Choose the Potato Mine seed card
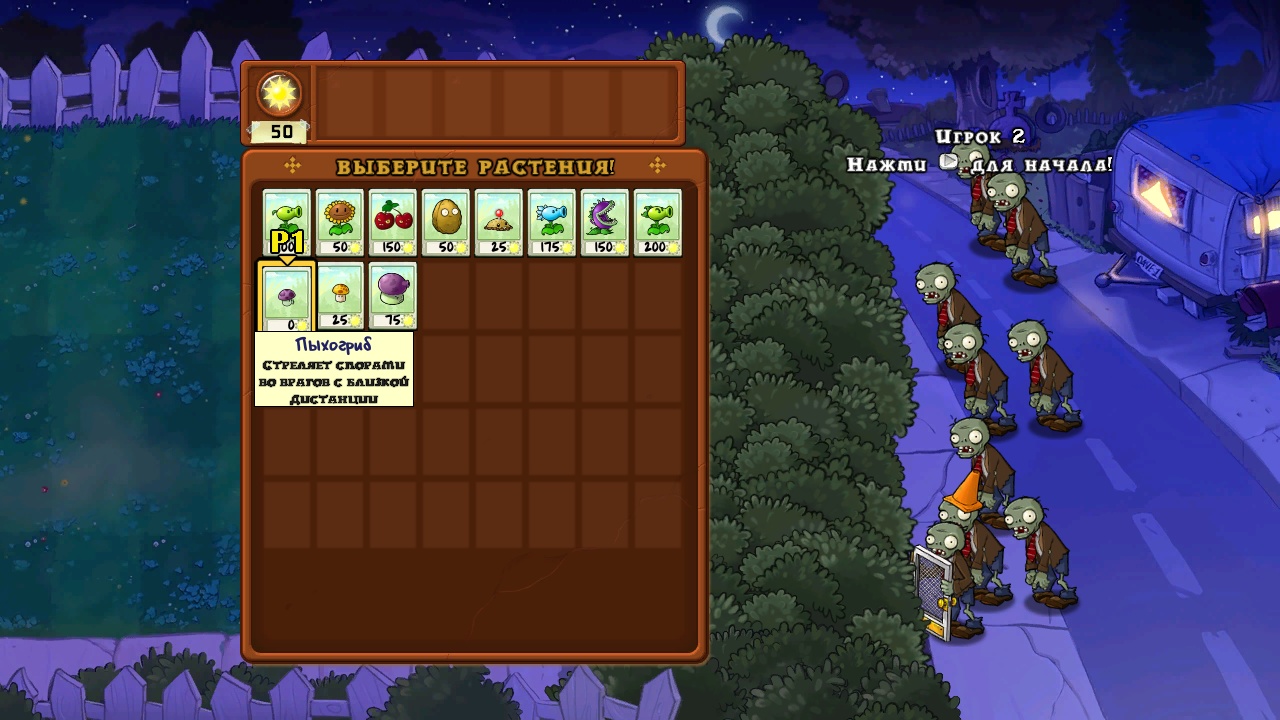Screen dimensions: 1280x720 click(x=499, y=221)
